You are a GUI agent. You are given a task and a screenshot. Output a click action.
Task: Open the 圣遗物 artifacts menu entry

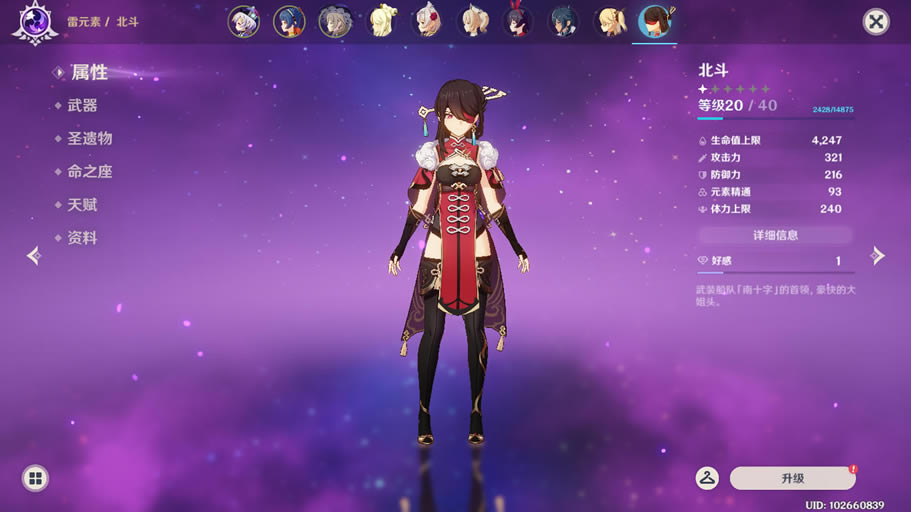[x=89, y=139]
